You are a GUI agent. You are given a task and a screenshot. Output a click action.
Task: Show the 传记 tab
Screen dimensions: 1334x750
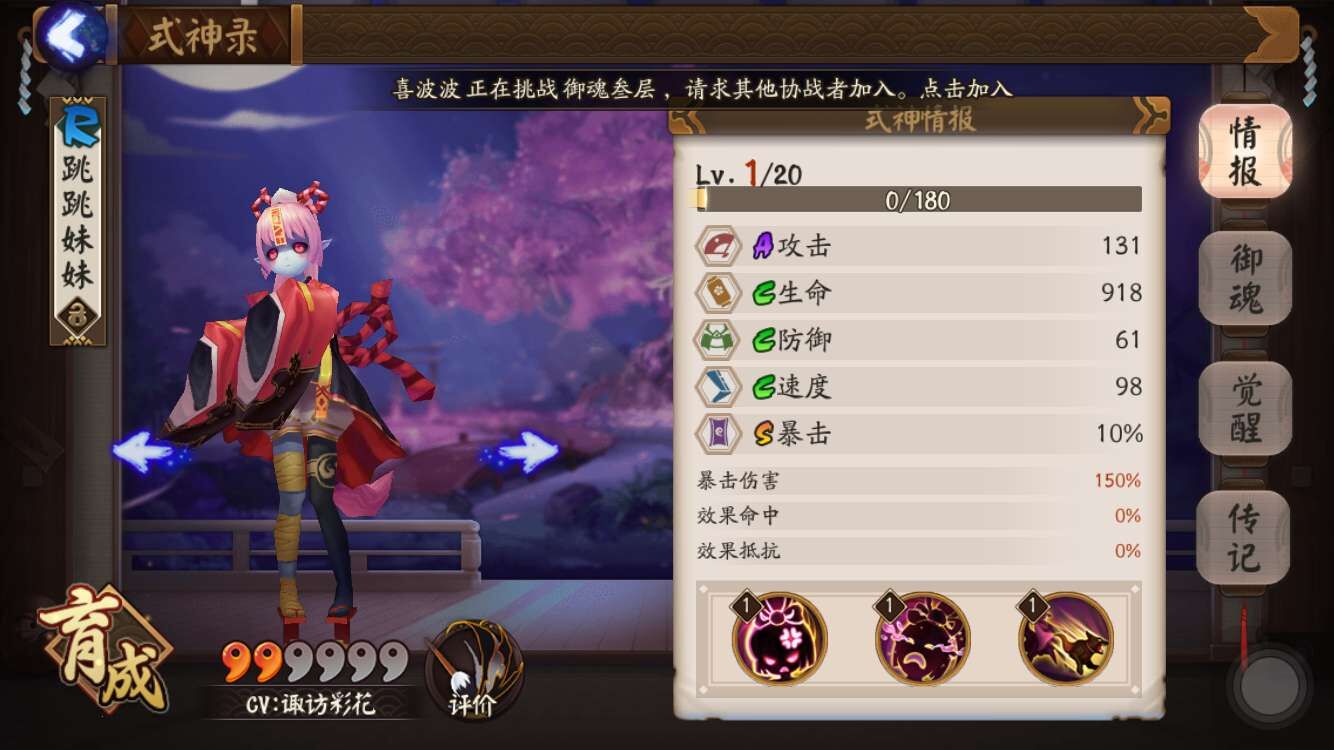pos(1243,537)
